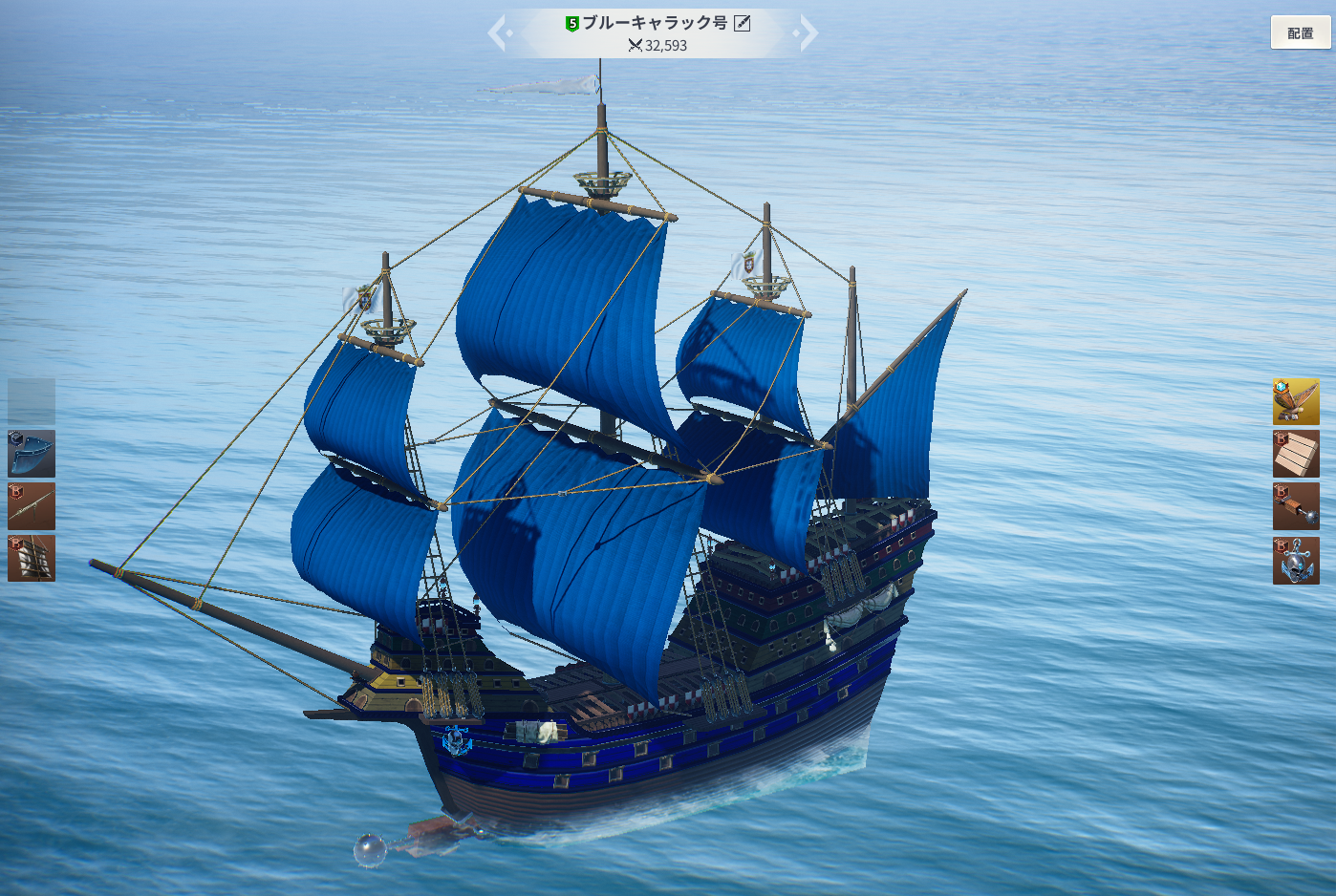Screen dimensions: 1336x896
Task: Choose the grey battened sail slot
Action: coord(32,558)
